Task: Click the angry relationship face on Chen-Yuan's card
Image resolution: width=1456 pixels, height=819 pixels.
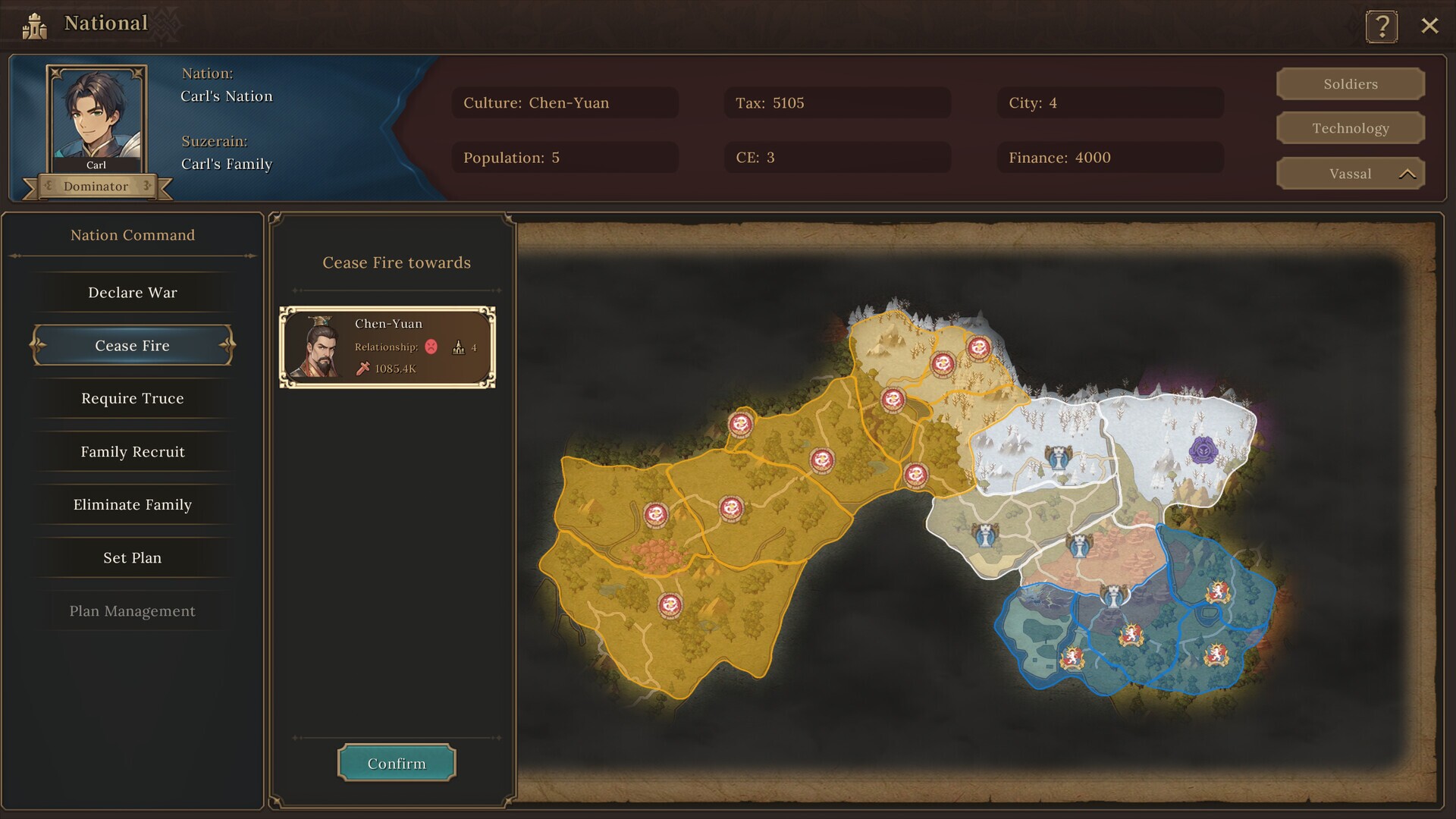Action: [x=430, y=346]
